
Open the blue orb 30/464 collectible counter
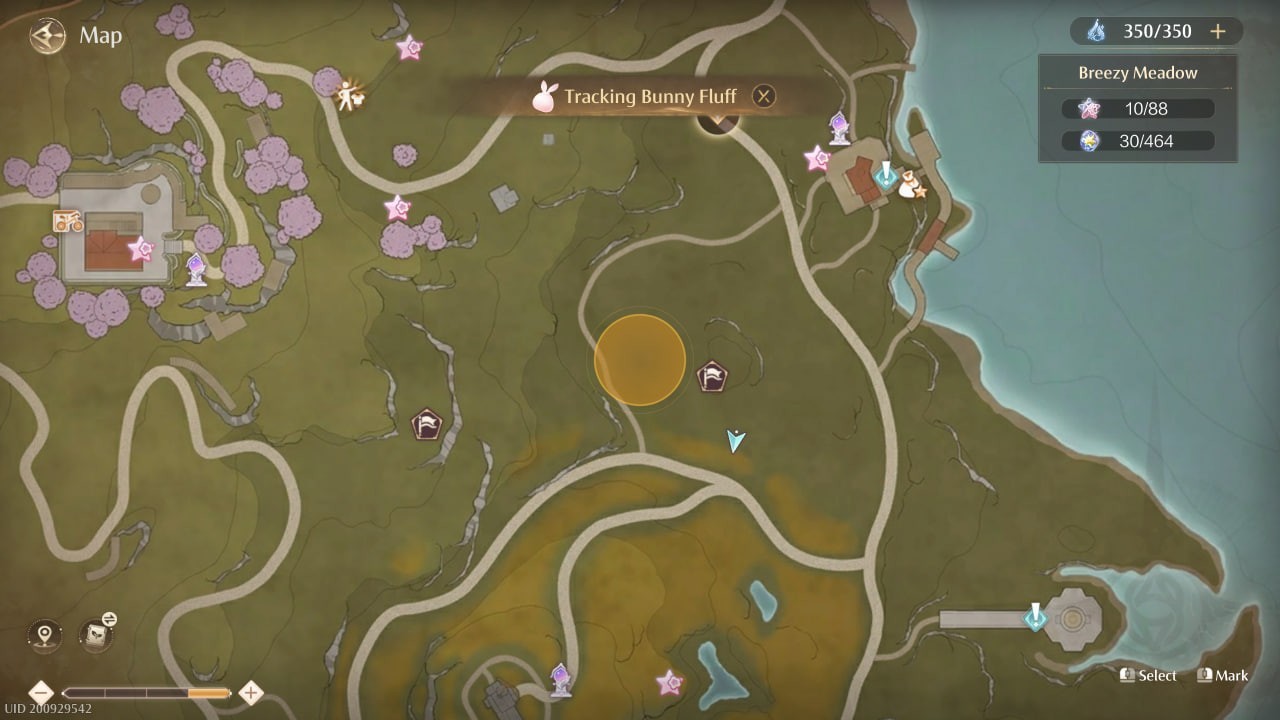[x=1145, y=141]
